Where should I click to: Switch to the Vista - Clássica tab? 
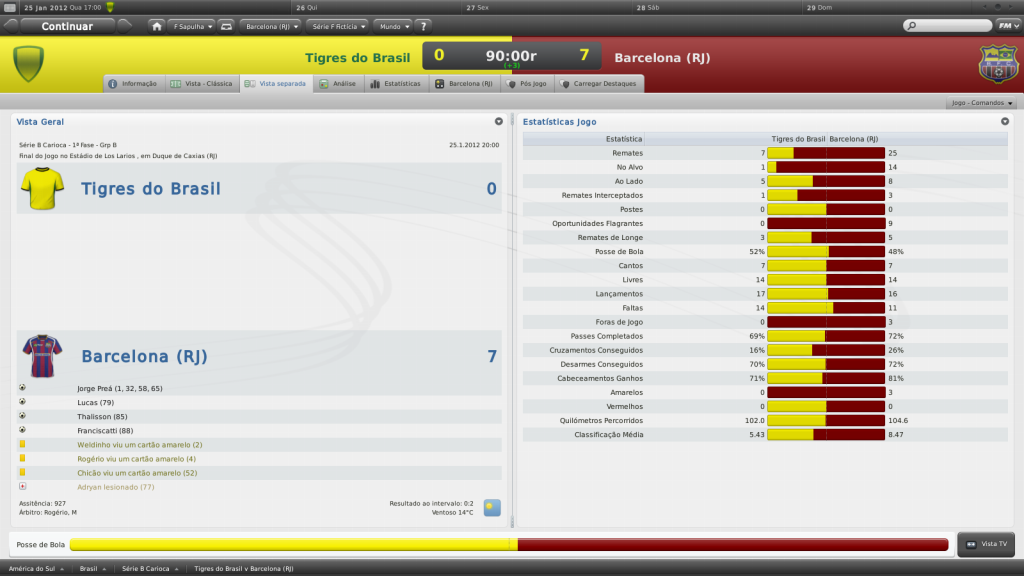pos(202,84)
